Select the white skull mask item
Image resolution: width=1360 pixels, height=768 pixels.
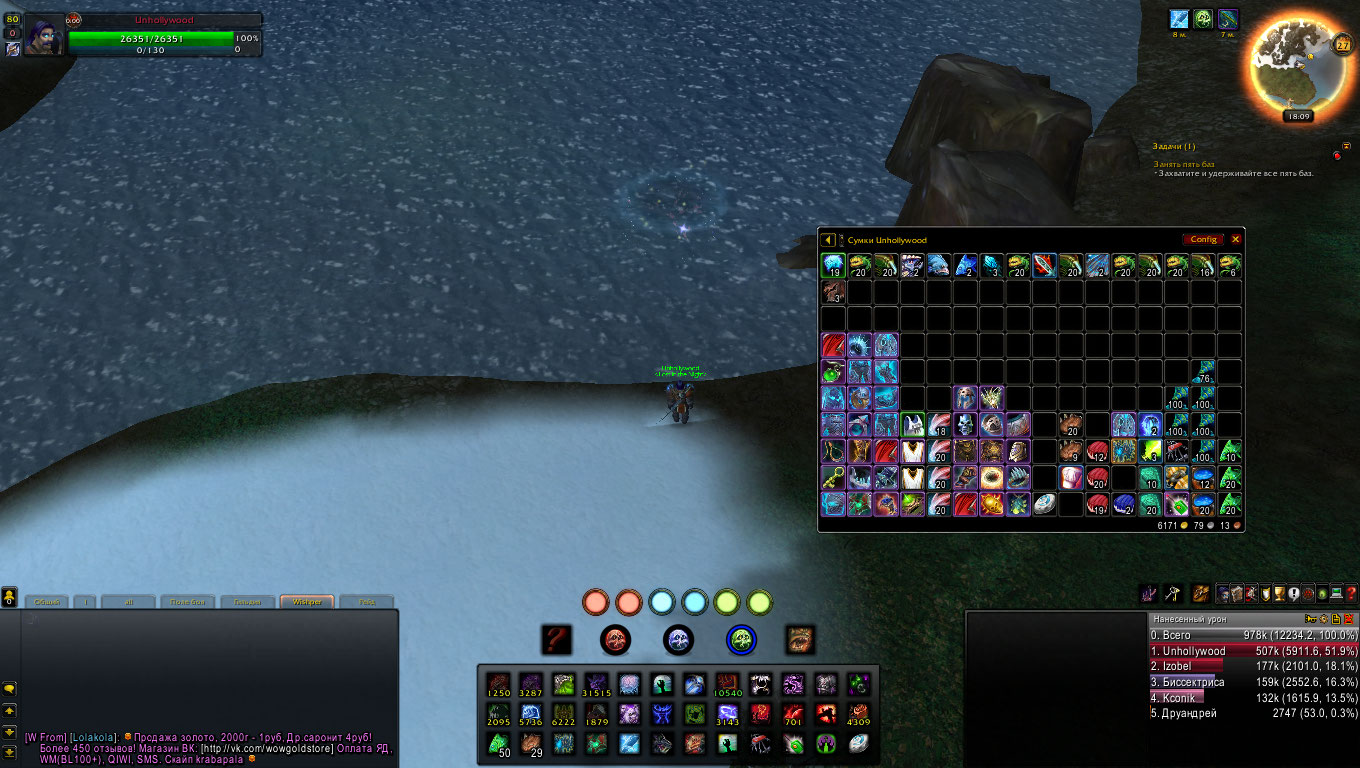[x=965, y=425]
